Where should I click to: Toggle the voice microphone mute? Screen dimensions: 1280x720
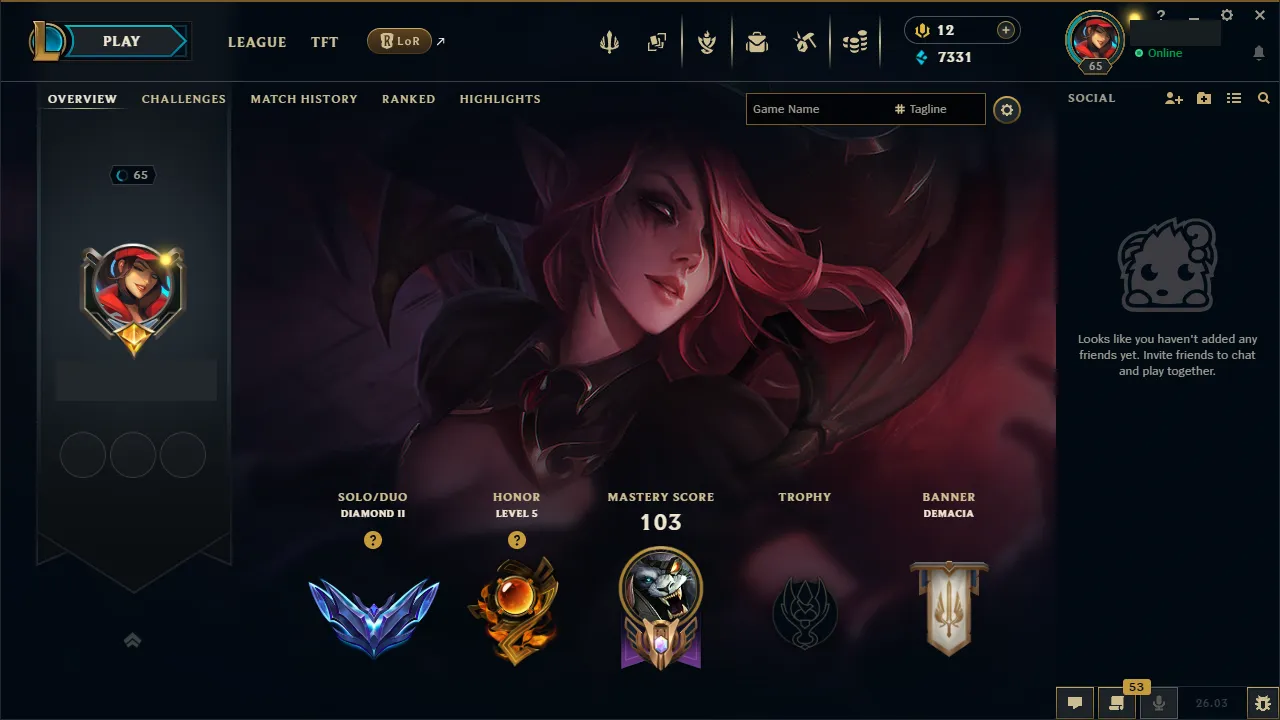click(x=1159, y=703)
